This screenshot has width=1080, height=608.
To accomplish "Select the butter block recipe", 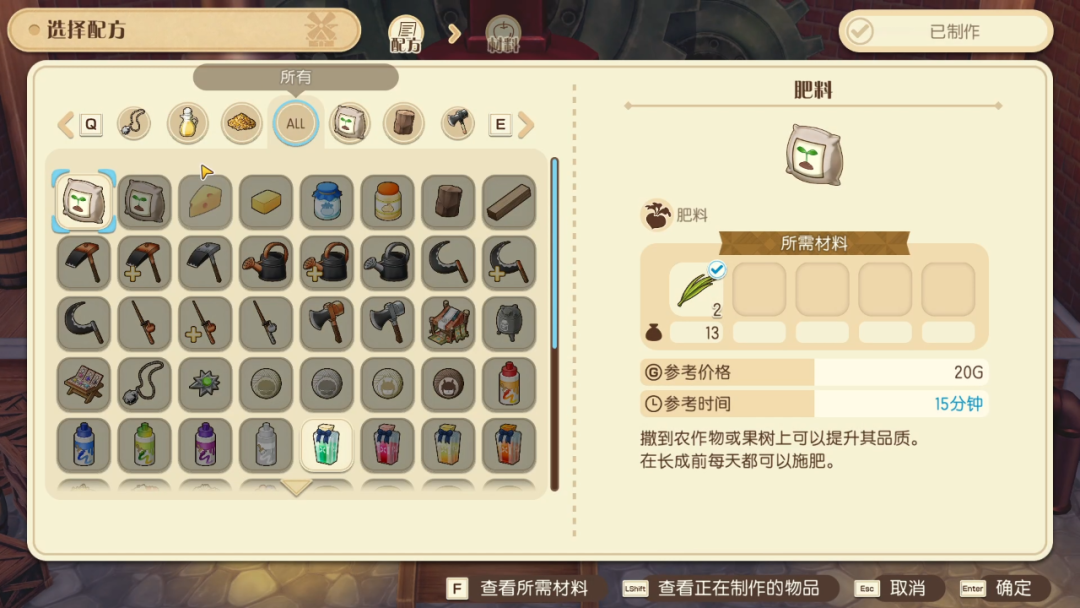I will (266, 201).
